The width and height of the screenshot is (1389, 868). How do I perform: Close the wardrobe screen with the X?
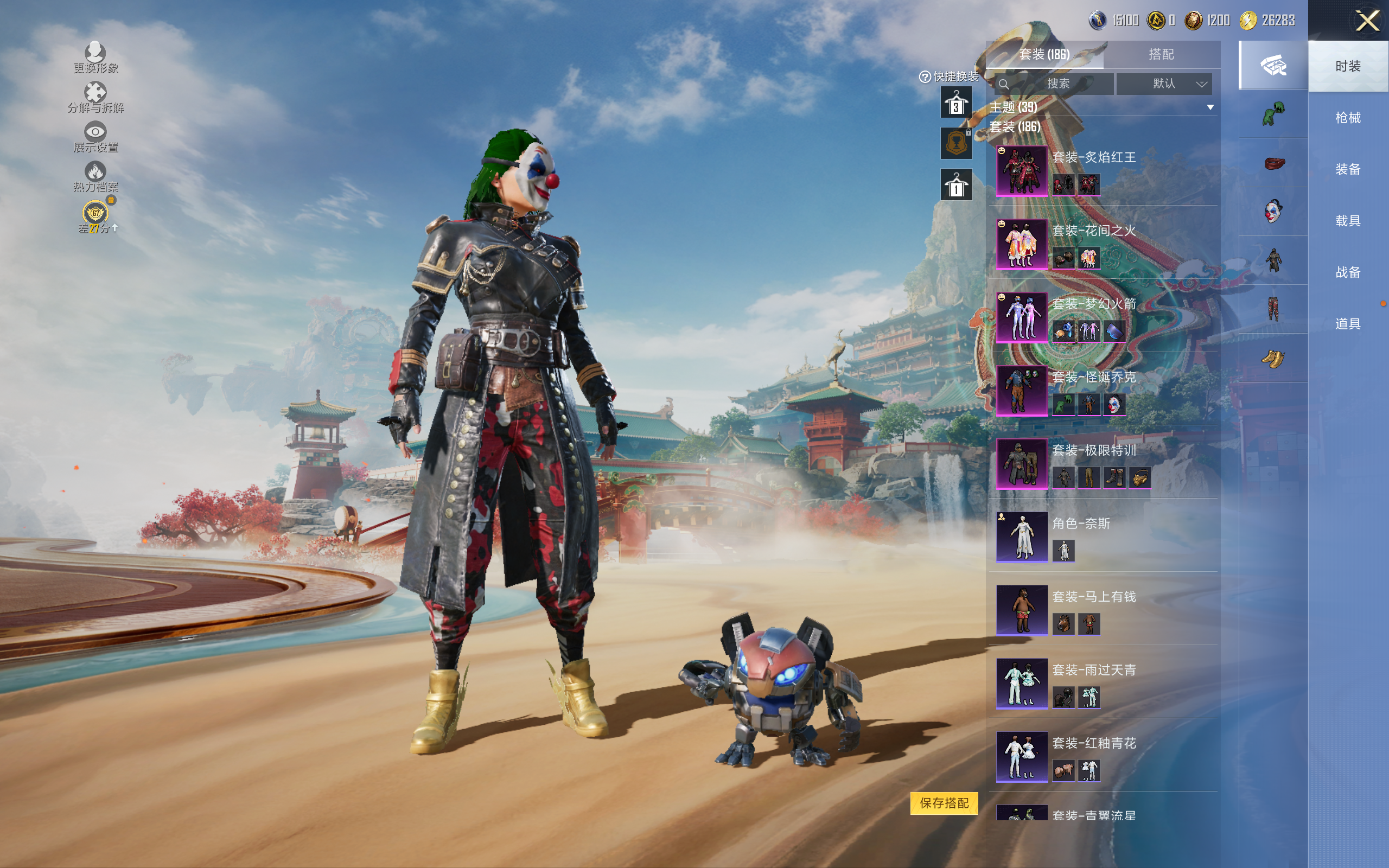[1367, 21]
